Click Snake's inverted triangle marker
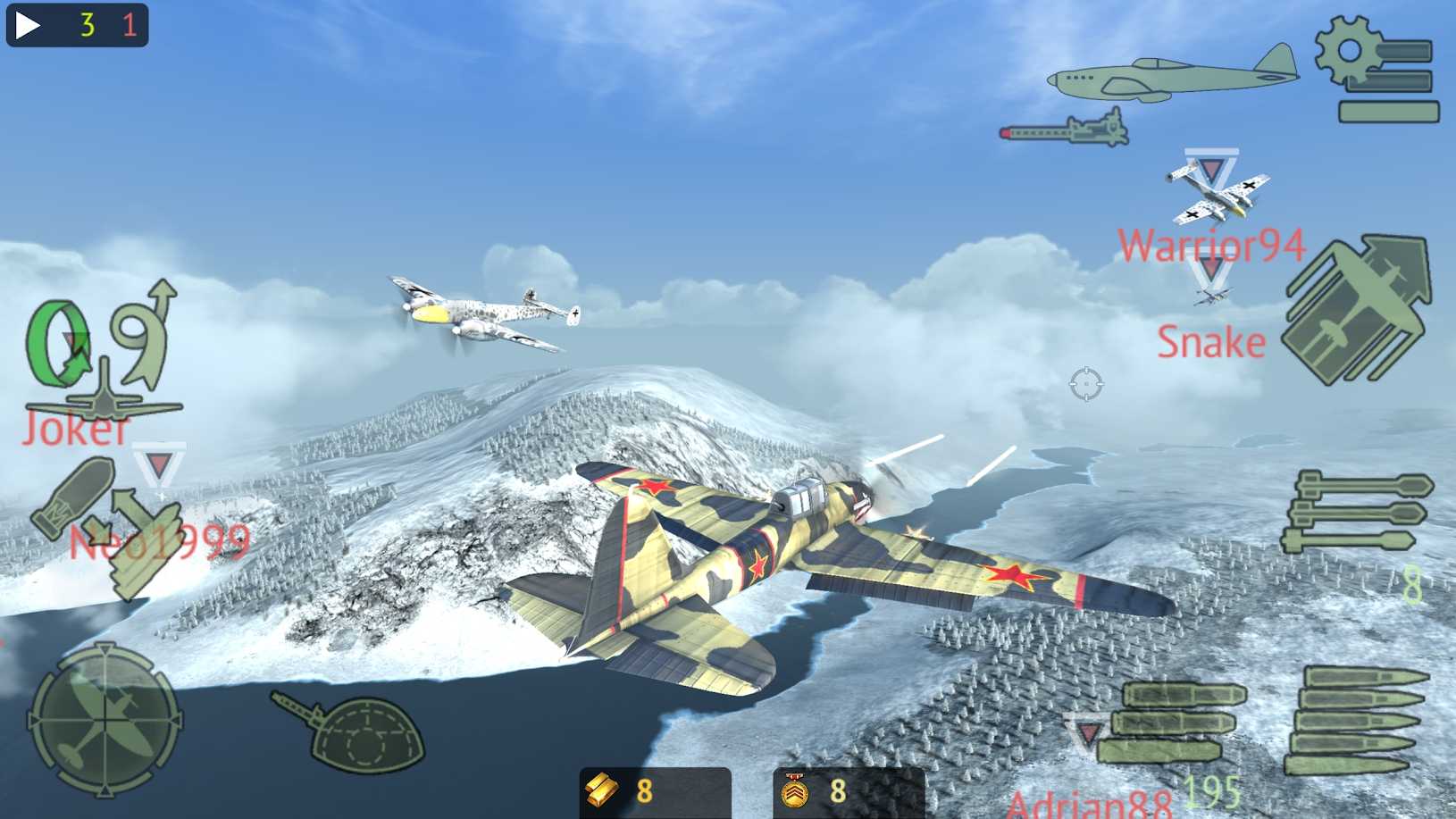The height and width of the screenshot is (819, 1456). pos(1210,268)
